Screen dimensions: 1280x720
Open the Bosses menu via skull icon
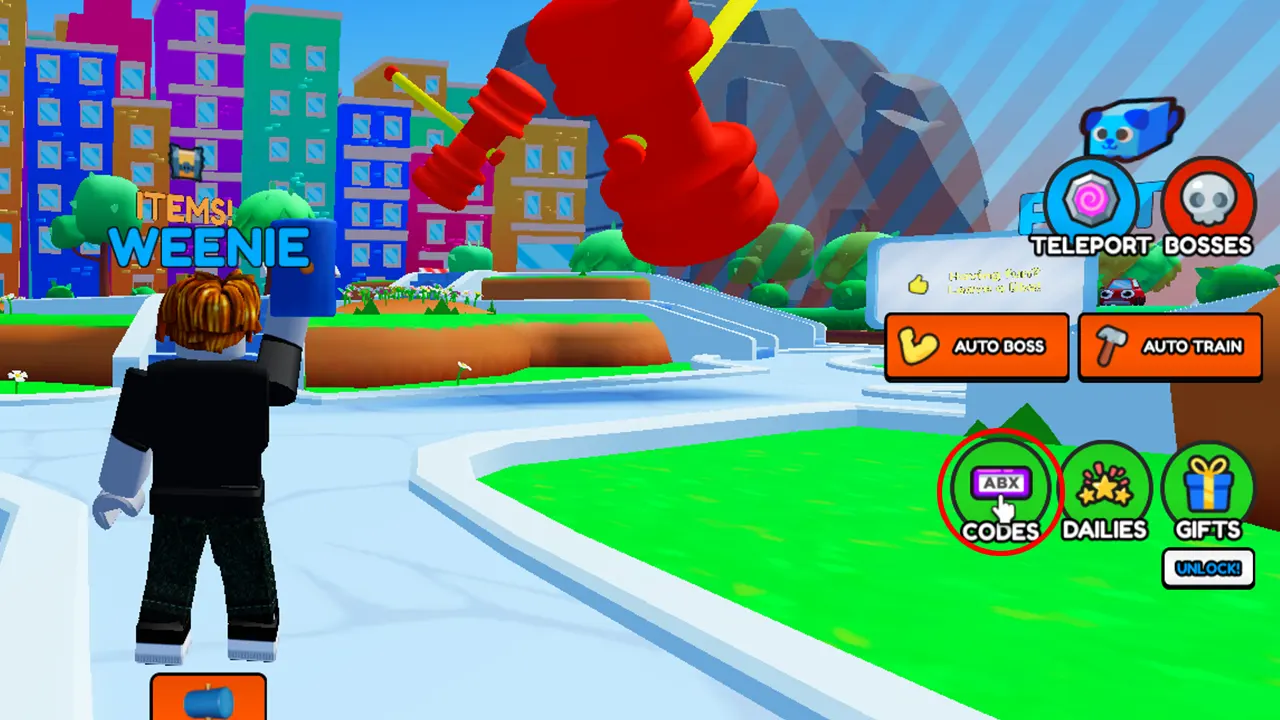point(1210,196)
